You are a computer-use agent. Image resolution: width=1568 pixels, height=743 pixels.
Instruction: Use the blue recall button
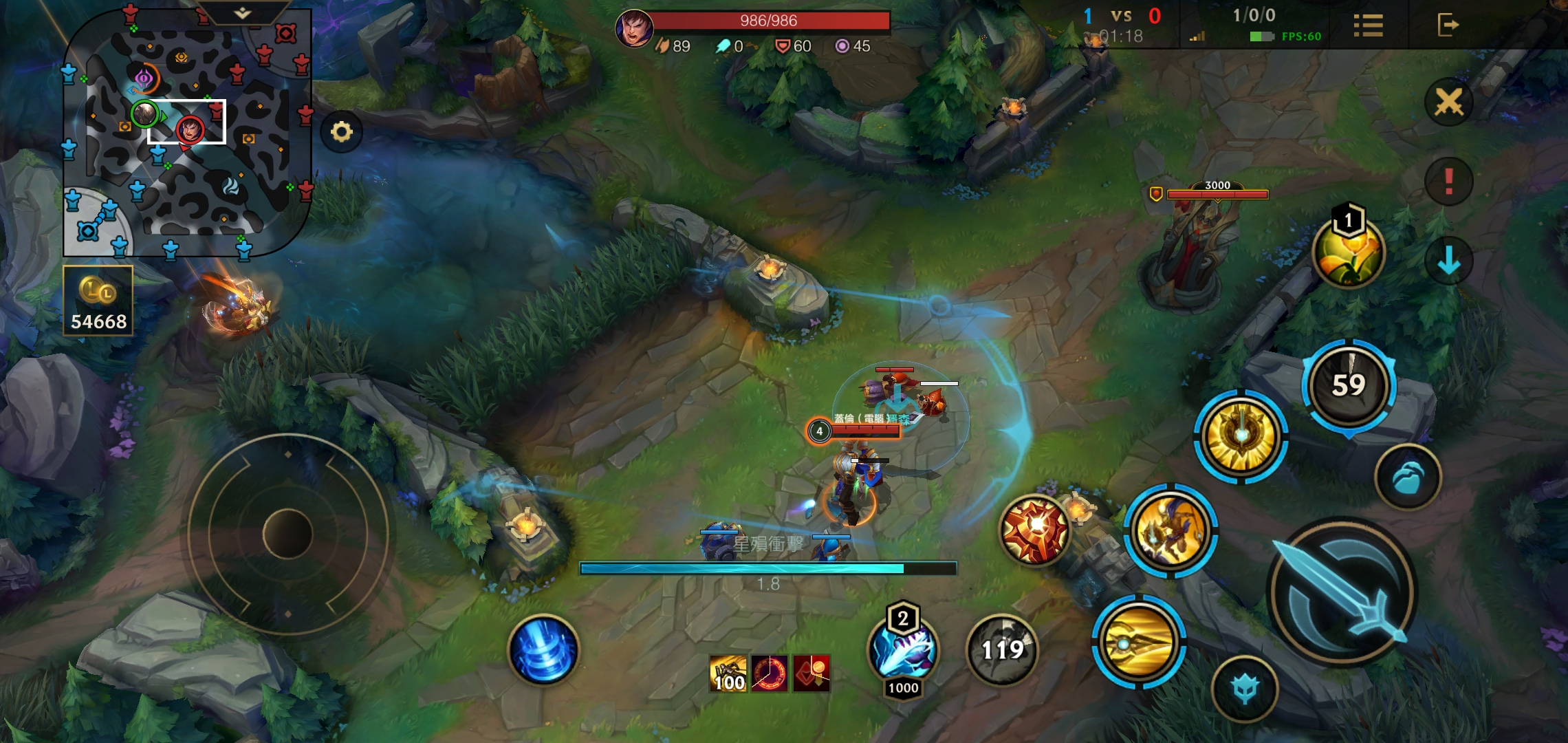pyautogui.click(x=543, y=650)
